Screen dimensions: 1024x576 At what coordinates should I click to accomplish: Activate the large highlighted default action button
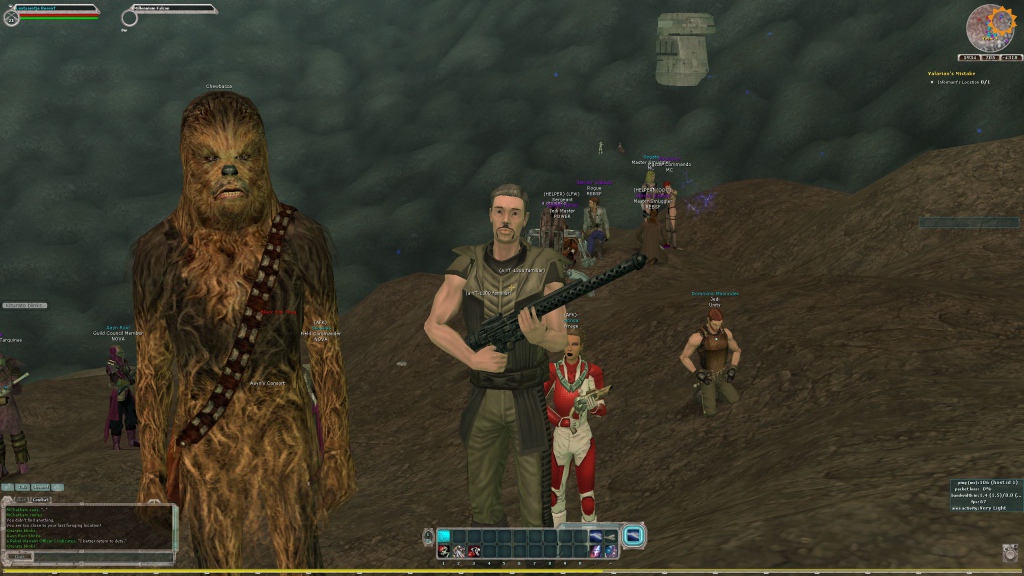pyautogui.click(x=634, y=536)
